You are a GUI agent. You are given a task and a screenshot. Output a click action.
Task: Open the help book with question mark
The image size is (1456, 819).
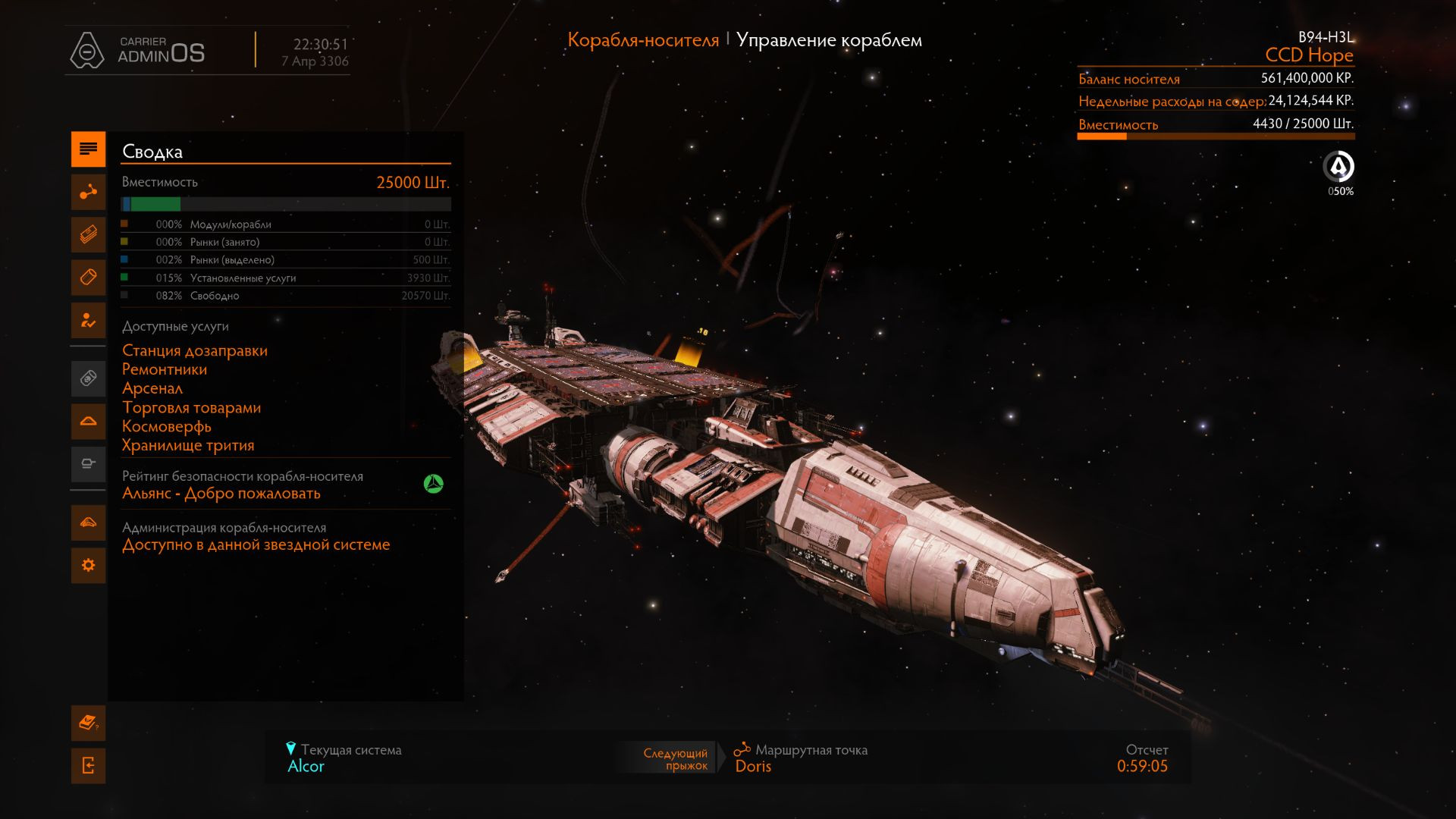tap(88, 723)
